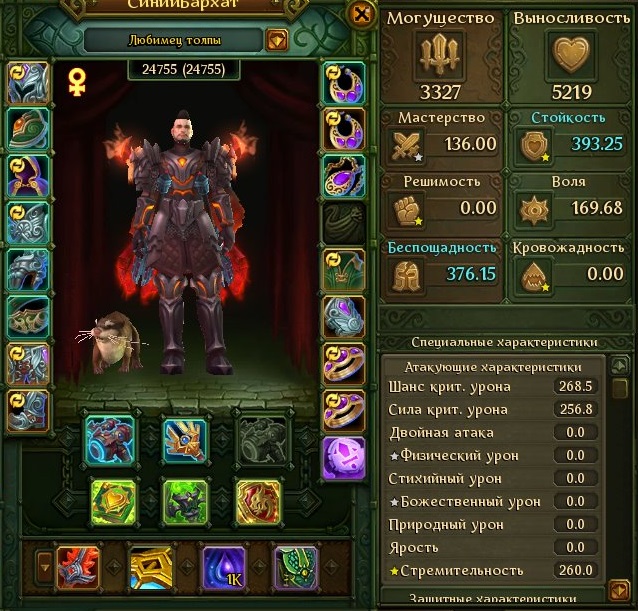The width and height of the screenshot is (638, 611).
Task: Open the title dropdown next to Любимец толпы
Action: tap(277, 40)
